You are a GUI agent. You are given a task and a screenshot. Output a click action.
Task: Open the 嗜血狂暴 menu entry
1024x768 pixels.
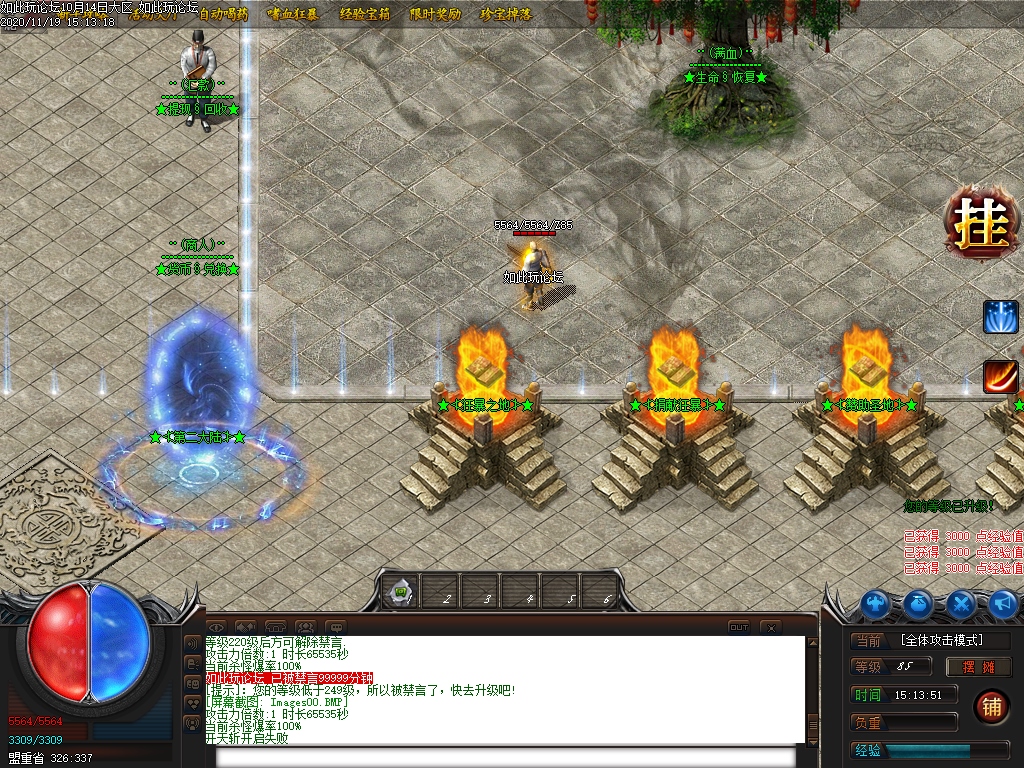[x=293, y=14]
